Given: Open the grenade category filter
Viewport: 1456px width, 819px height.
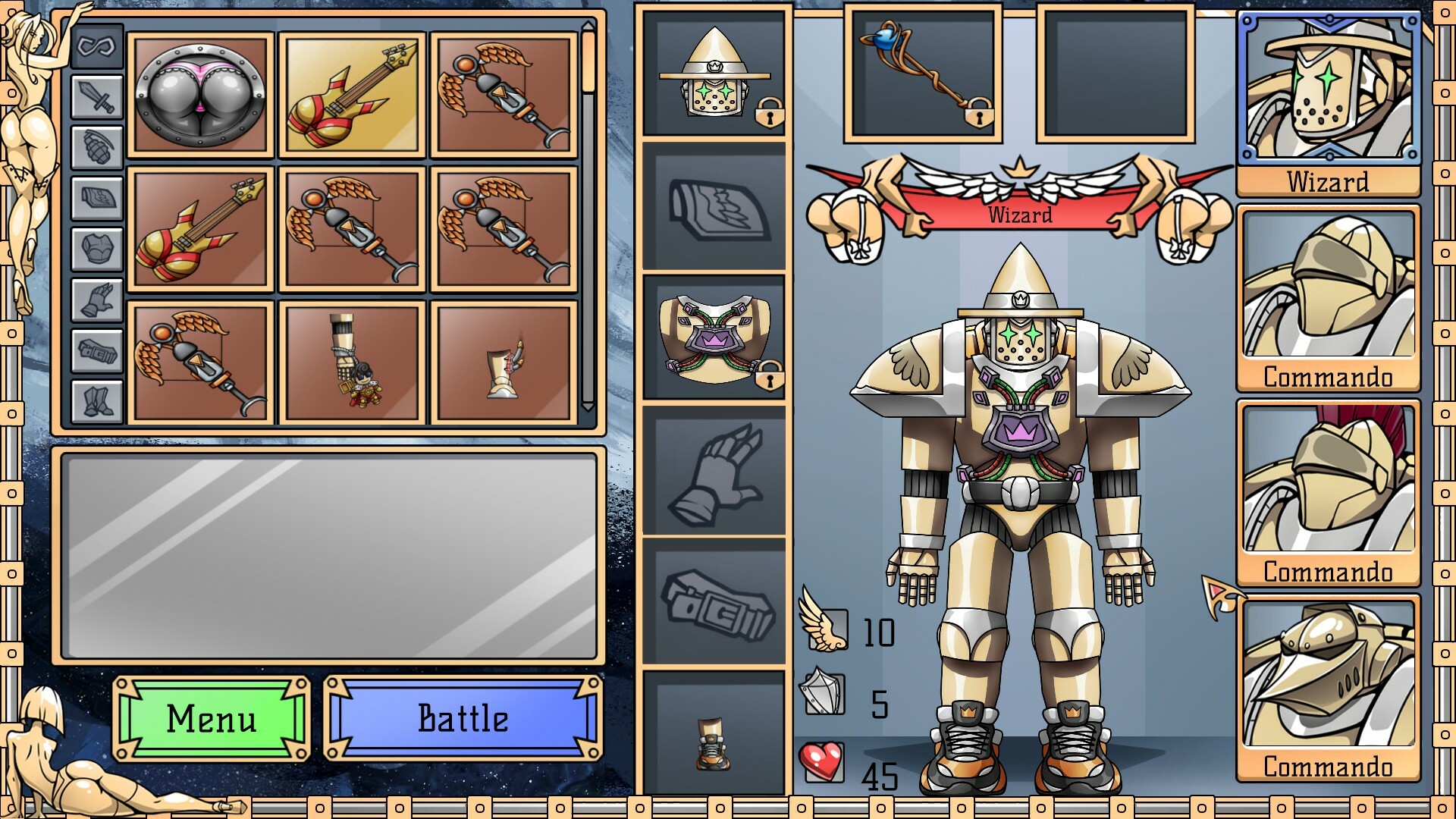Looking at the screenshot, I should pyautogui.click(x=97, y=146).
